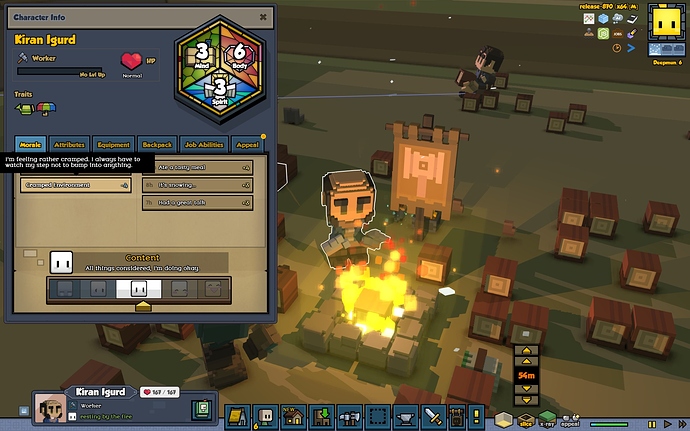Screen dimensions: 690x431
Task: Show the Backpack tab
Action: click(156, 145)
